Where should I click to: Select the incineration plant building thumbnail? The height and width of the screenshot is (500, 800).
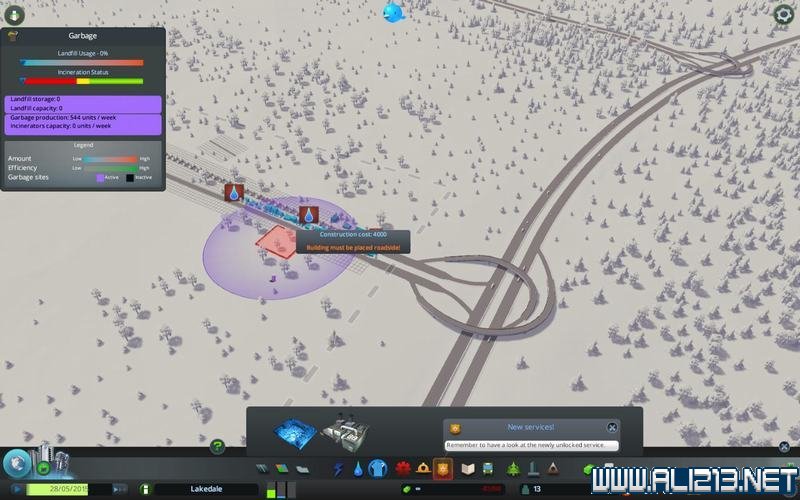pos(345,431)
